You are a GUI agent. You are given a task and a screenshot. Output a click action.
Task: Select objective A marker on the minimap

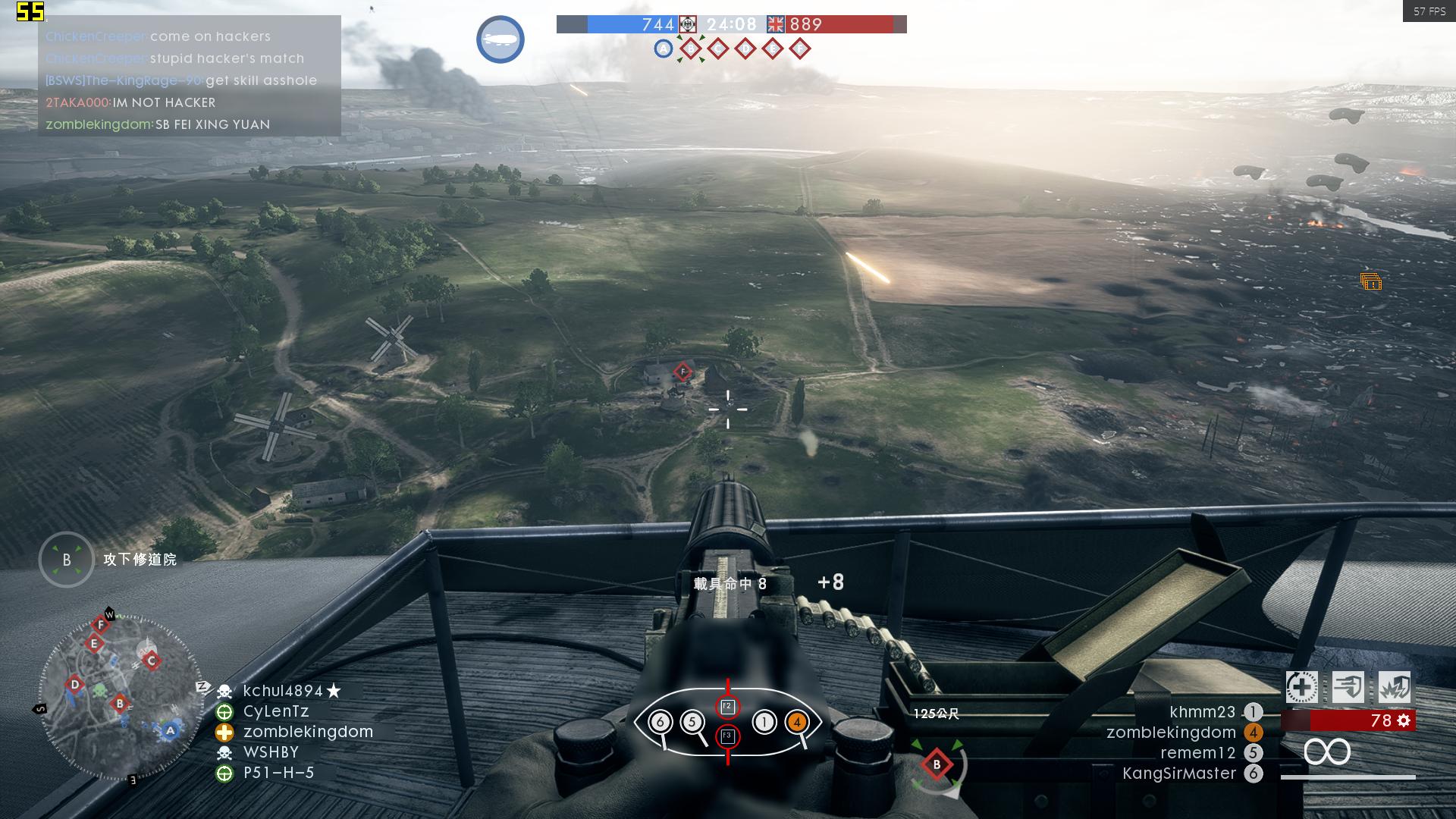[170, 731]
